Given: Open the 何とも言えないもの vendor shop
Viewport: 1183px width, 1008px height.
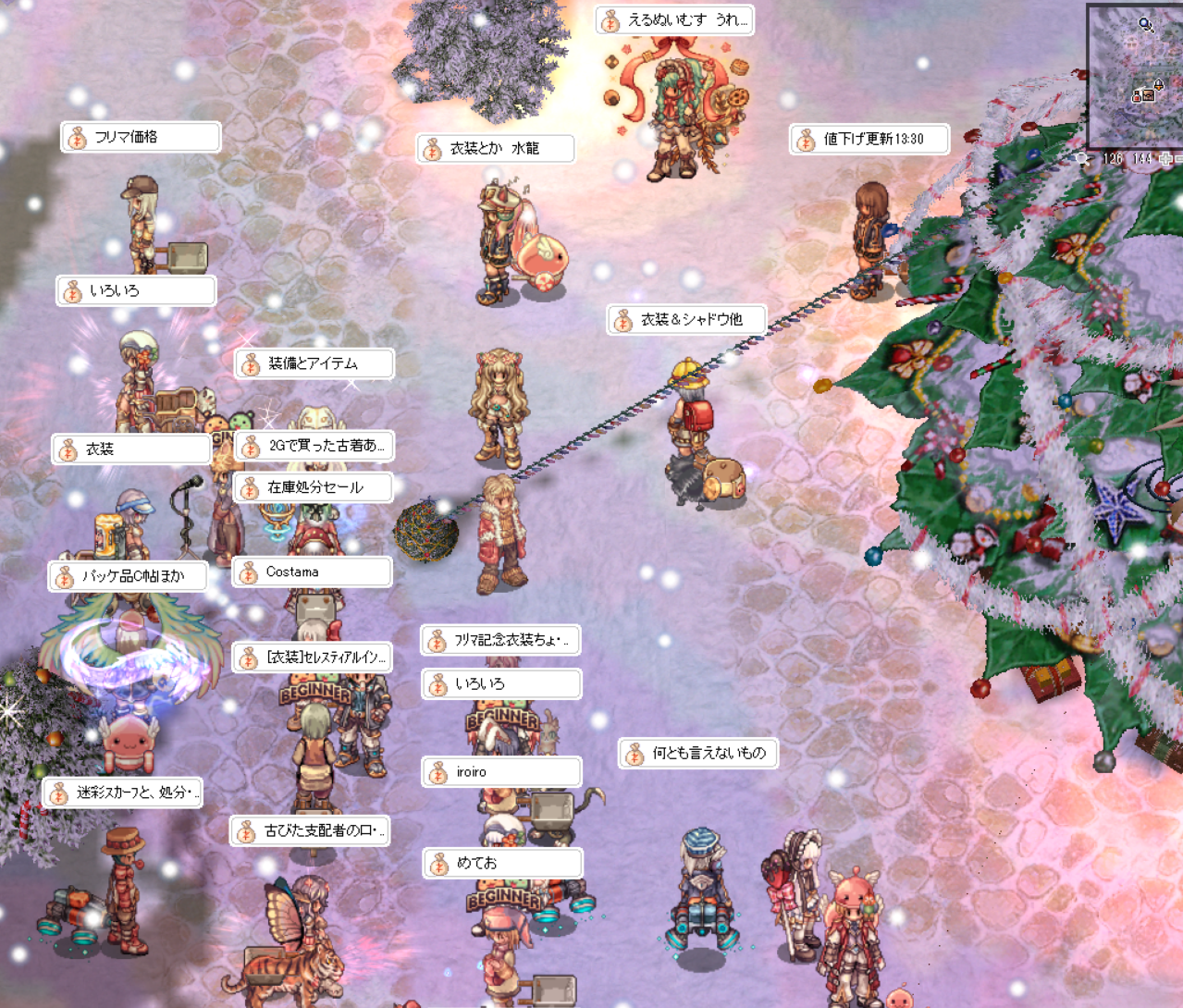Looking at the screenshot, I should coord(698,754).
